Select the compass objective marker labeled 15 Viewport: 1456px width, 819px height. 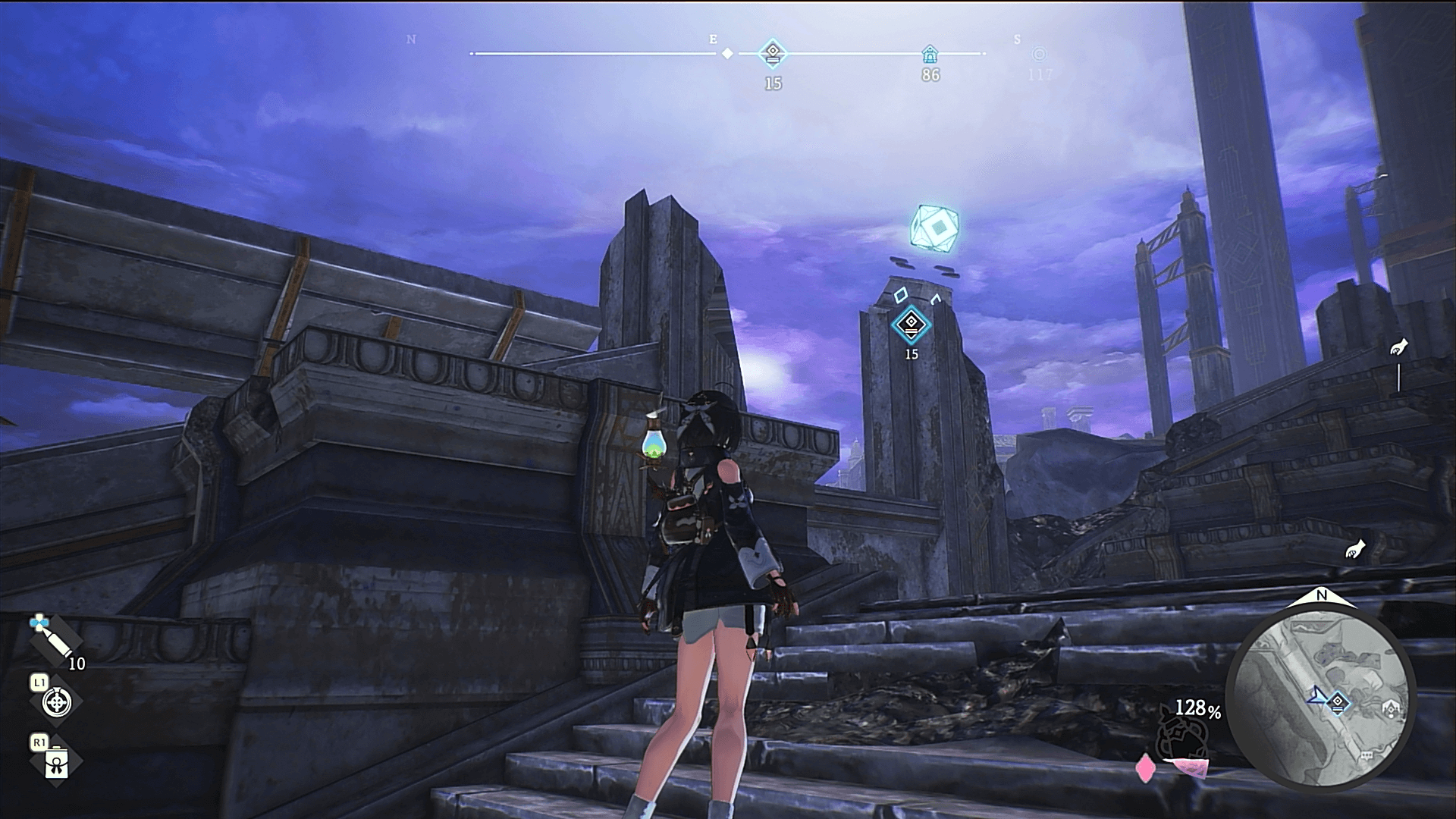point(773,54)
